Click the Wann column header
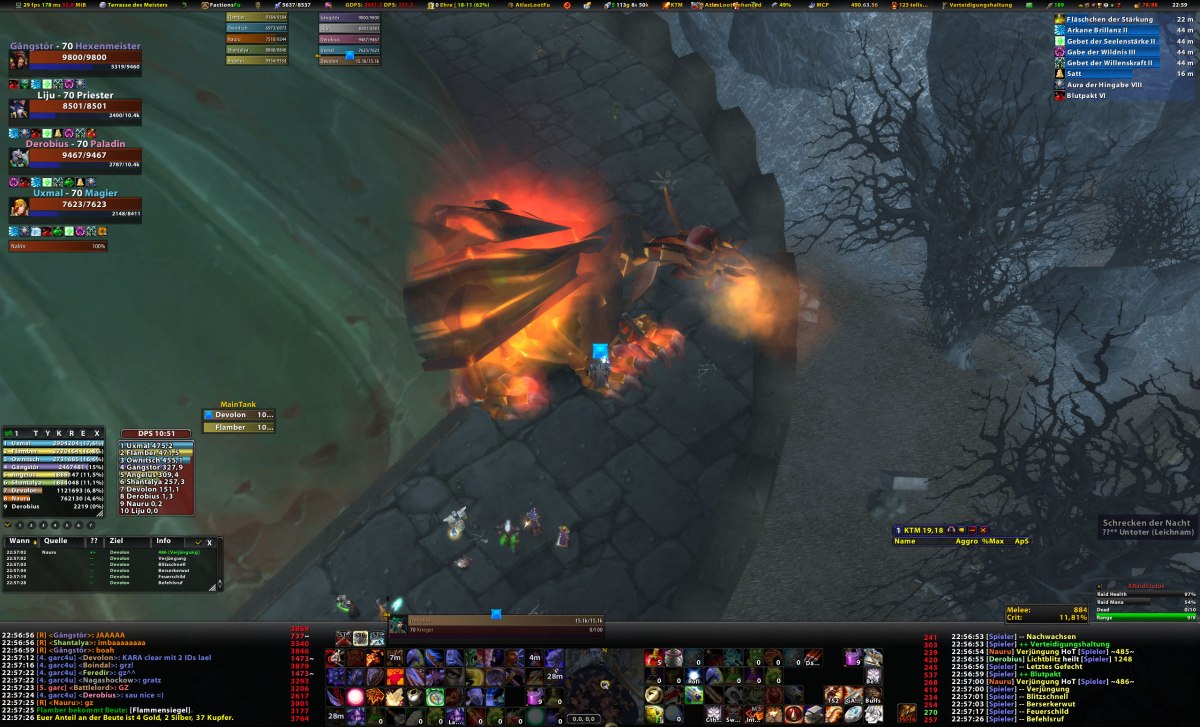The height and width of the screenshot is (727, 1200). (x=17, y=541)
